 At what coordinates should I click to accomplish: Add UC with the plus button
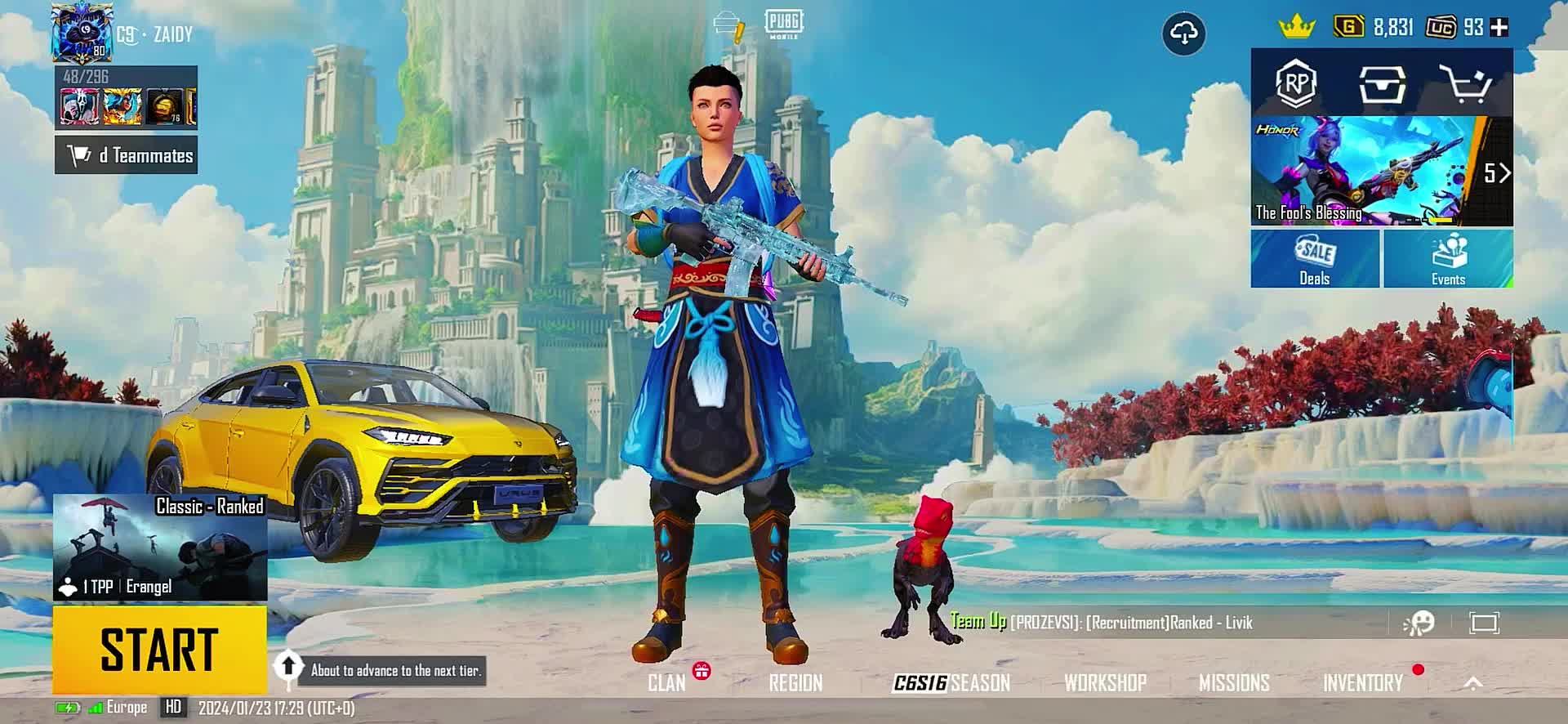[1499, 28]
